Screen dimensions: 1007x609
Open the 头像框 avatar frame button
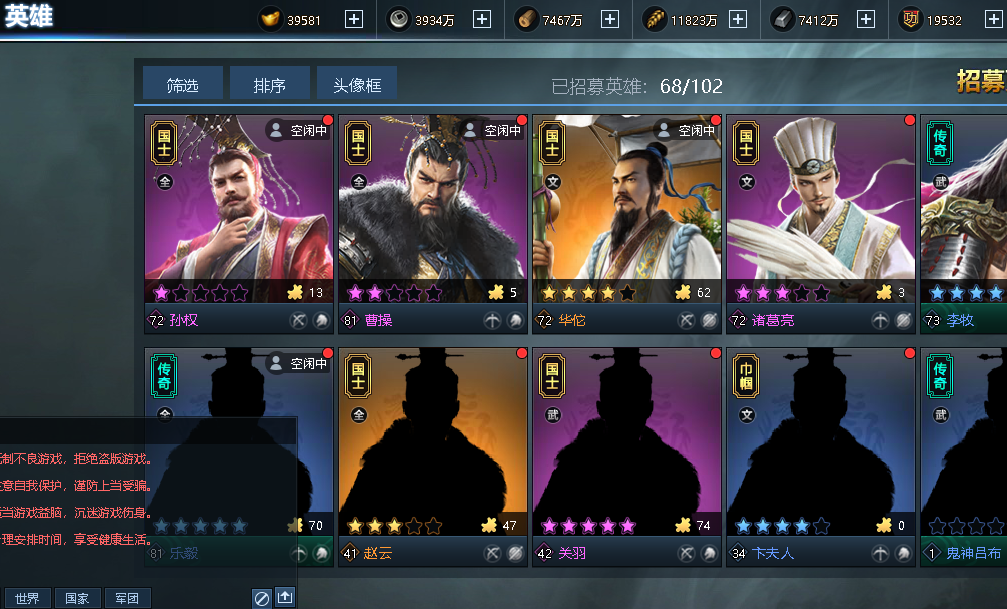click(x=357, y=86)
